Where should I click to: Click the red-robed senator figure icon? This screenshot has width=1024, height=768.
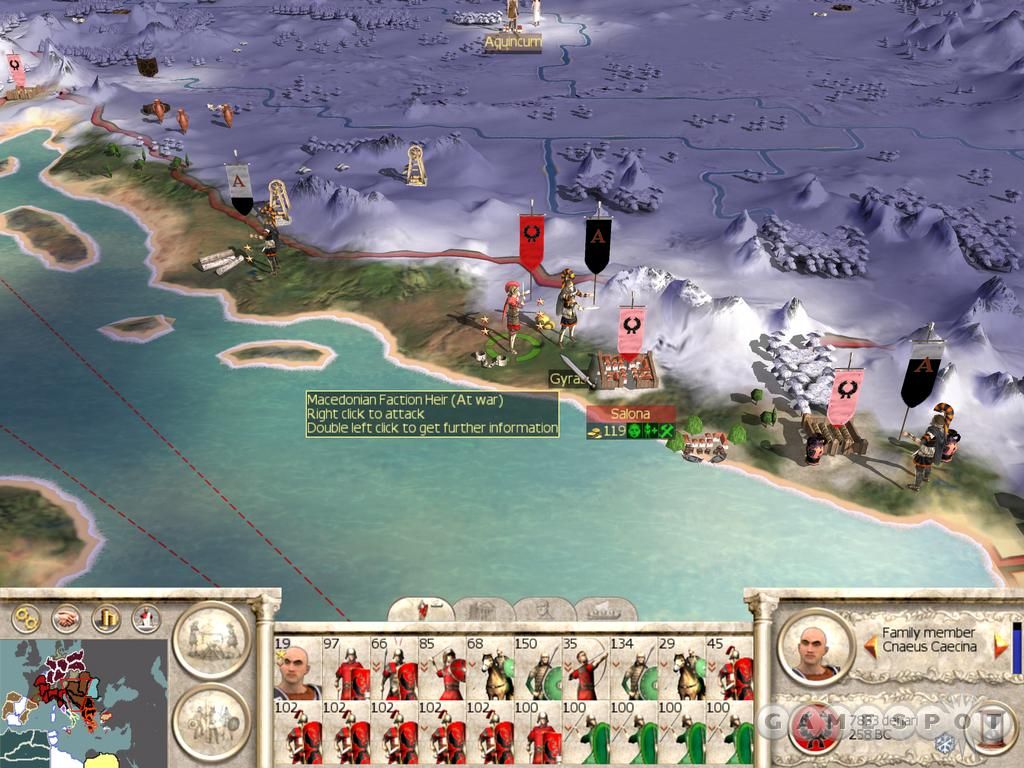point(146,617)
